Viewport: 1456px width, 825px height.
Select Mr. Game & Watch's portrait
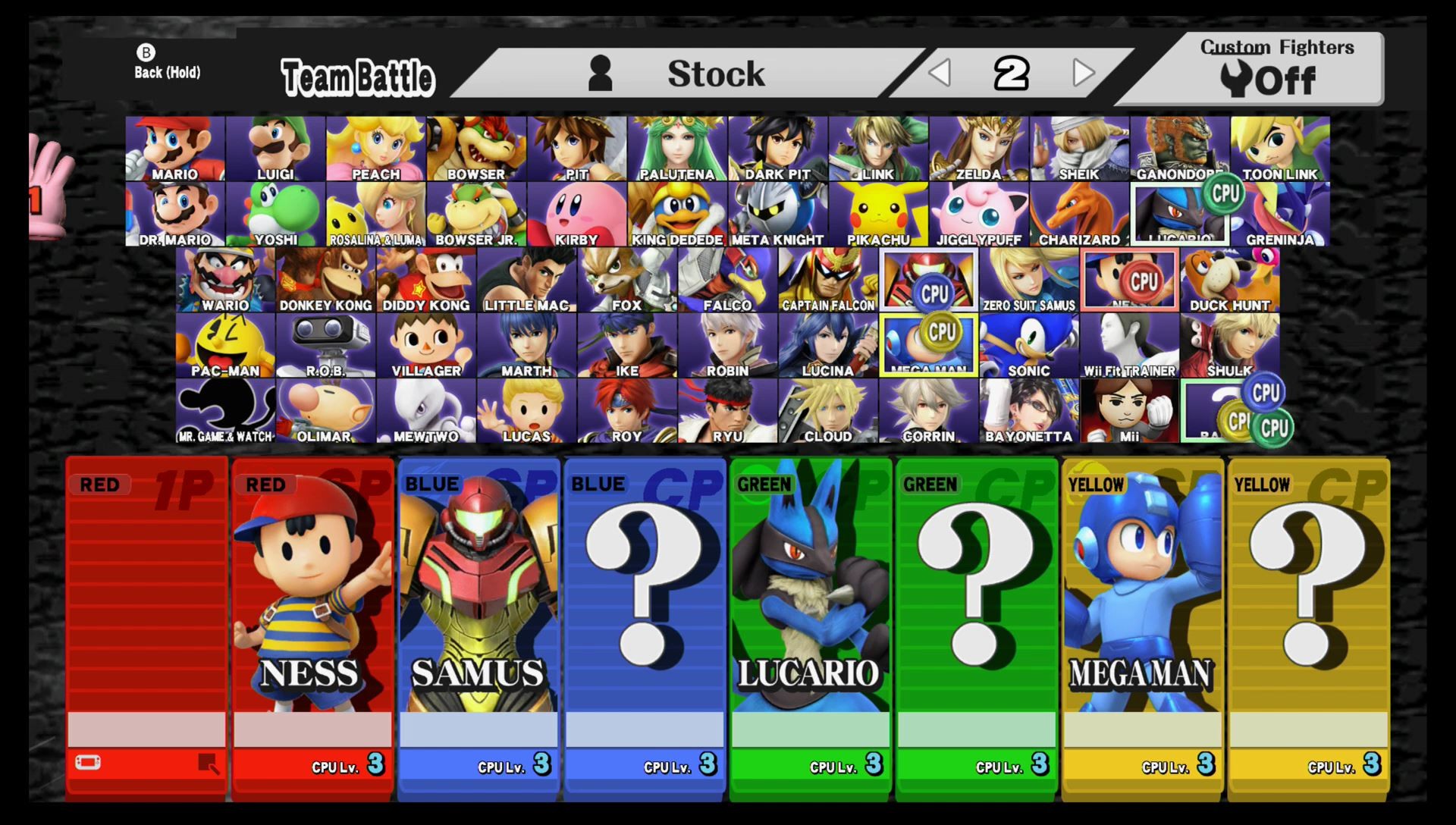point(225,409)
